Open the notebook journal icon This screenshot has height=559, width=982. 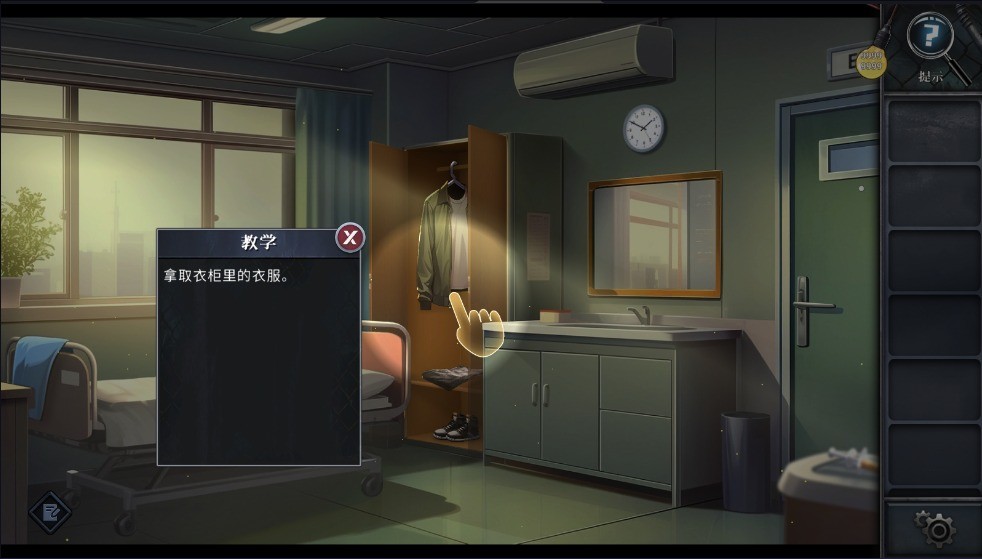coord(49,513)
